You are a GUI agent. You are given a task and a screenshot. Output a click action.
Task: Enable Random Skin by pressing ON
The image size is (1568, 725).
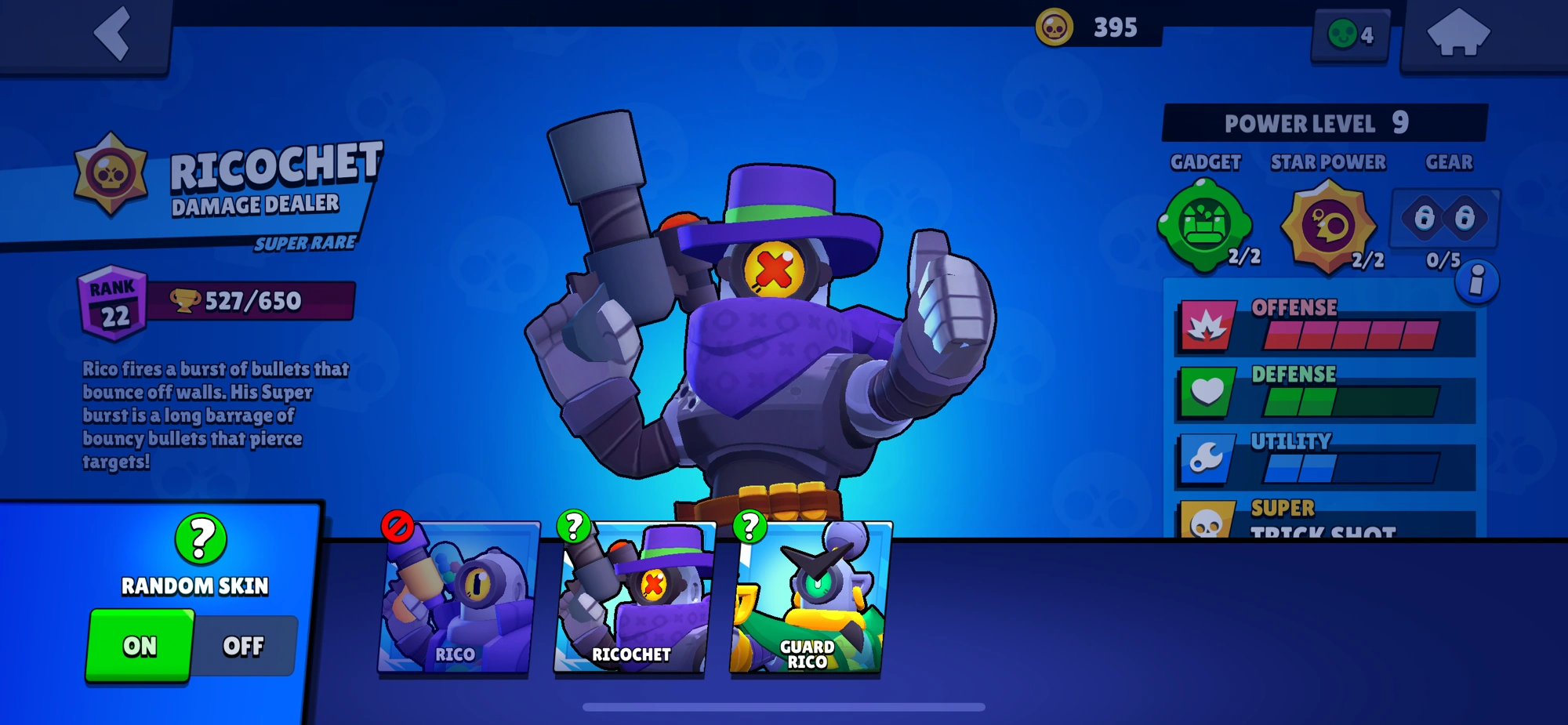[141, 646]
